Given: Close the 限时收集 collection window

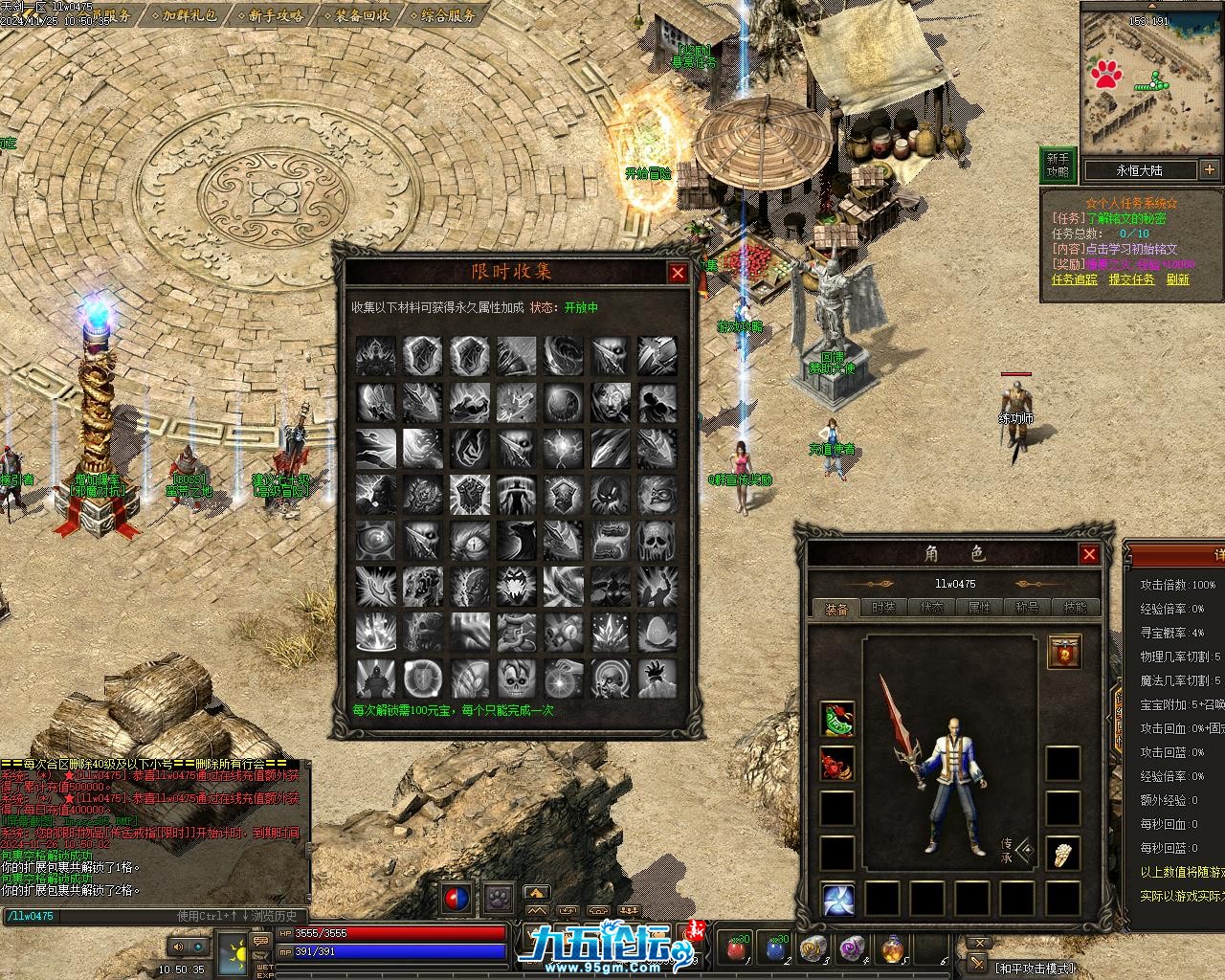Looking at the screenshot, I should [x=678, y=273].
